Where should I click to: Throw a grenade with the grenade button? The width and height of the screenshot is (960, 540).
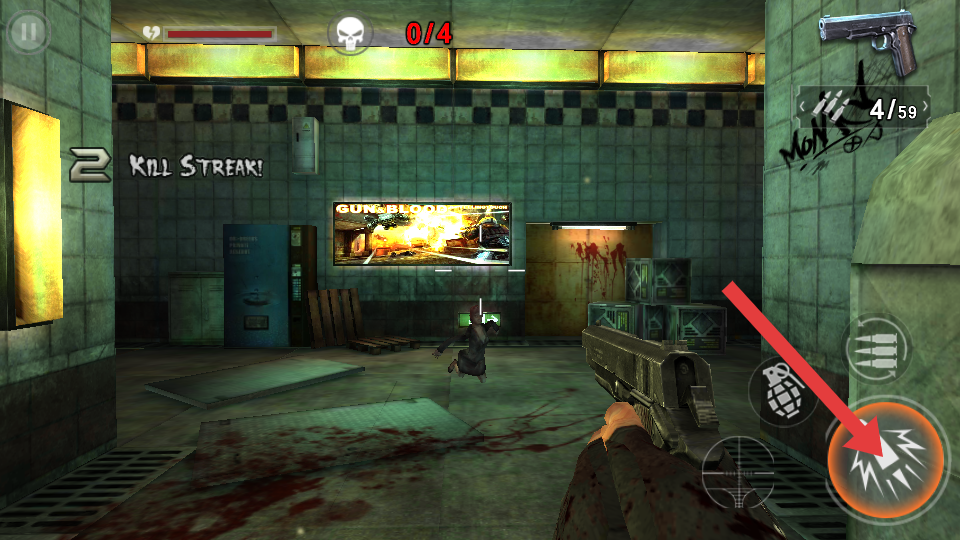(781, 390)
